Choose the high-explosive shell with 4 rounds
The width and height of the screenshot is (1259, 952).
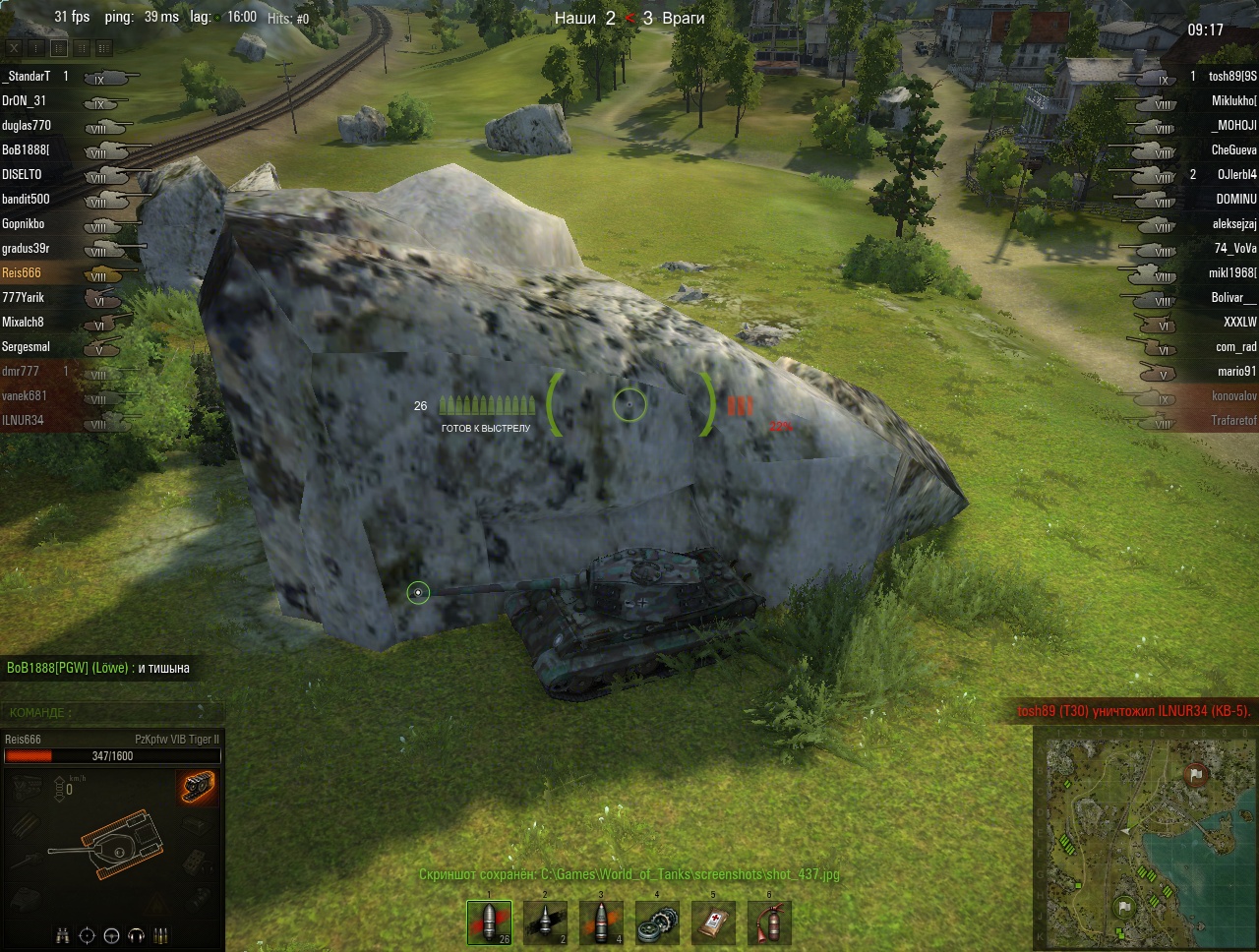click(x=600, y=922)
